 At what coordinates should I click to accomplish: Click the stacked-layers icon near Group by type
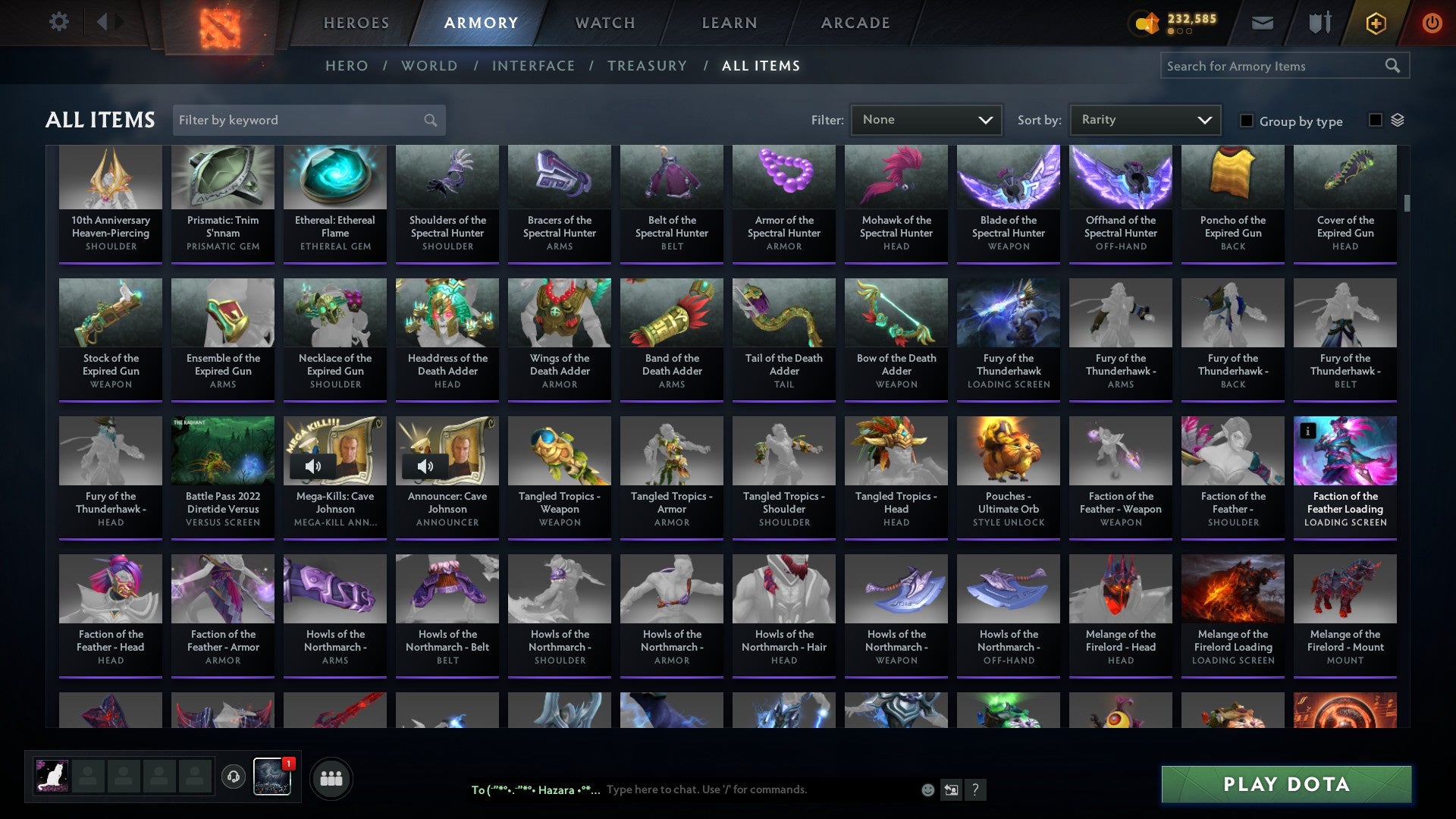tap(1398, 120)
